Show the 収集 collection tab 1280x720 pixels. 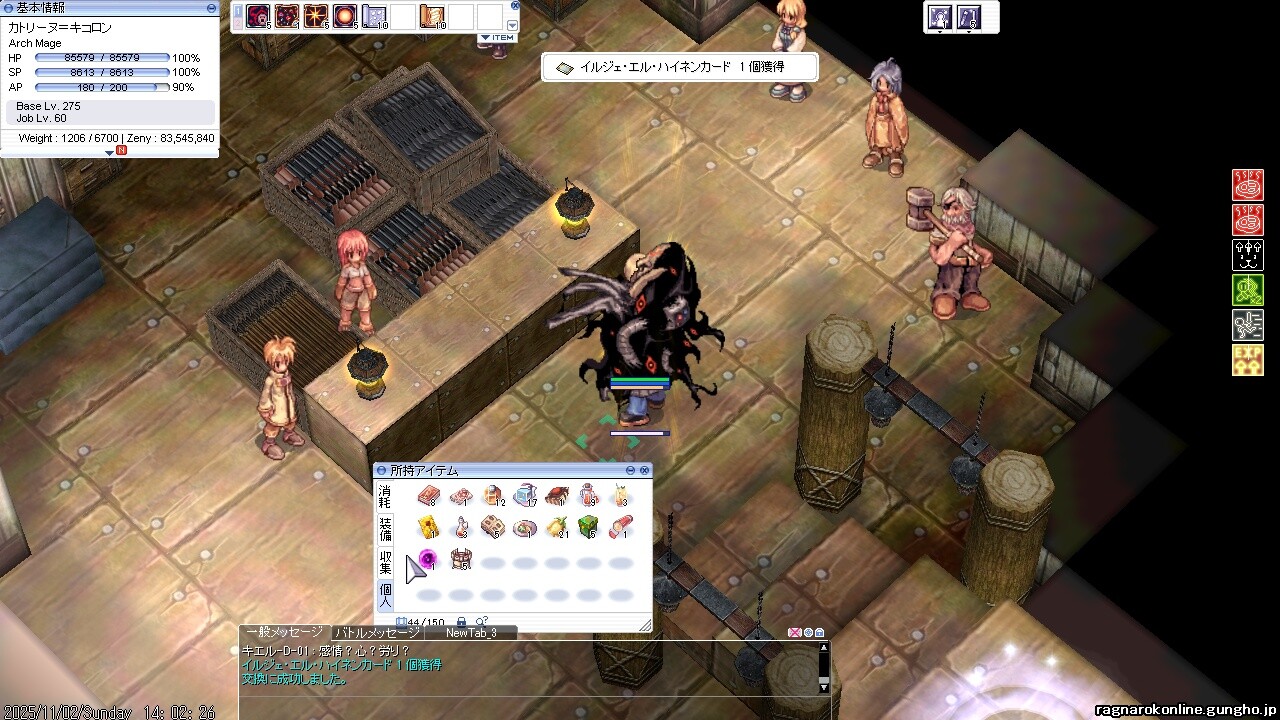pos(385,562)
